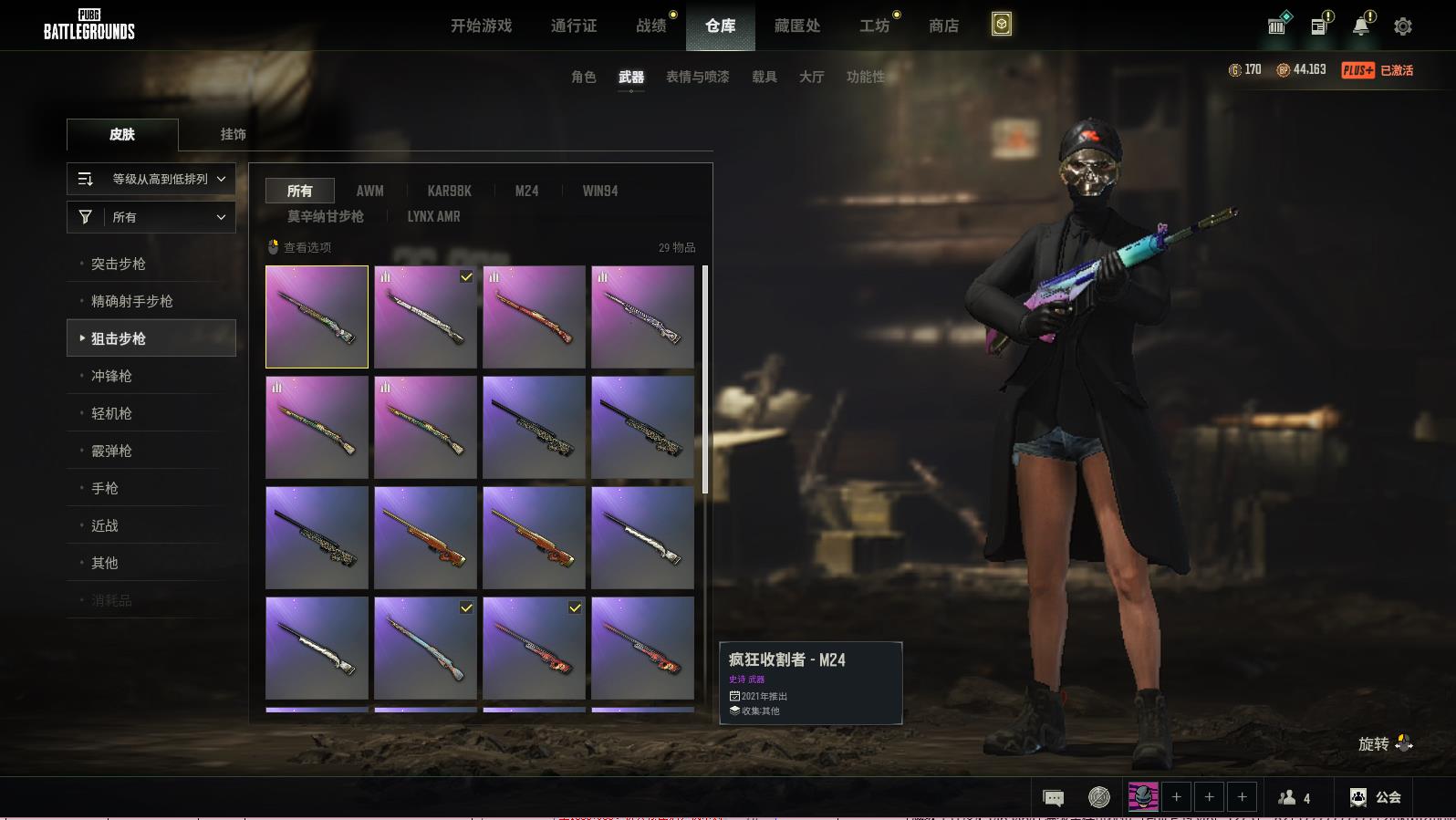This screenshot has height=820, width=1456.
Task: Select the 手枪 pistol category
Action: click(x=105, y=488)
